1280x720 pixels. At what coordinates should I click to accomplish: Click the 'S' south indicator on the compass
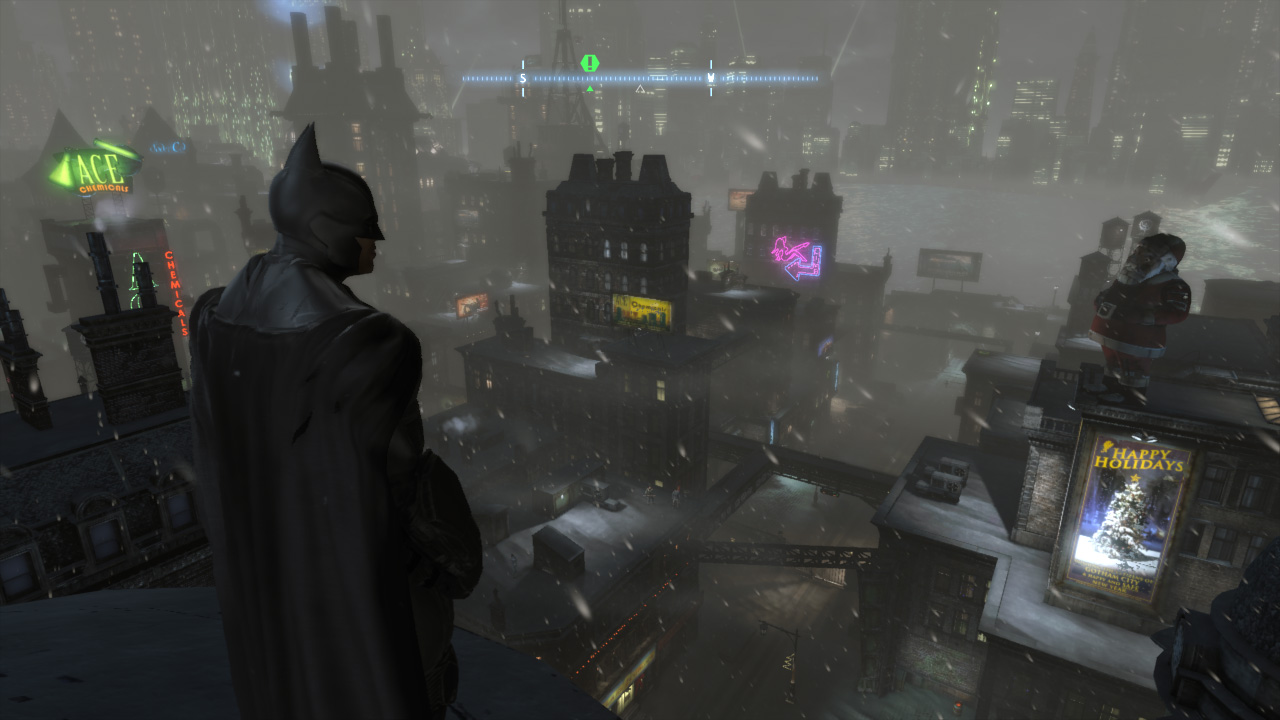[x=522, y=77]
